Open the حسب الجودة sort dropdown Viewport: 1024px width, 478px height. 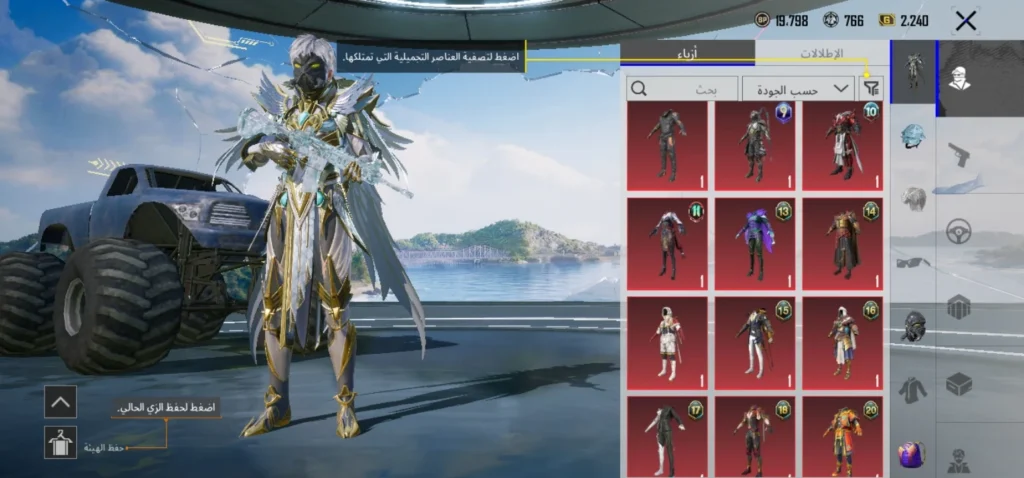[x=798, y=89]
